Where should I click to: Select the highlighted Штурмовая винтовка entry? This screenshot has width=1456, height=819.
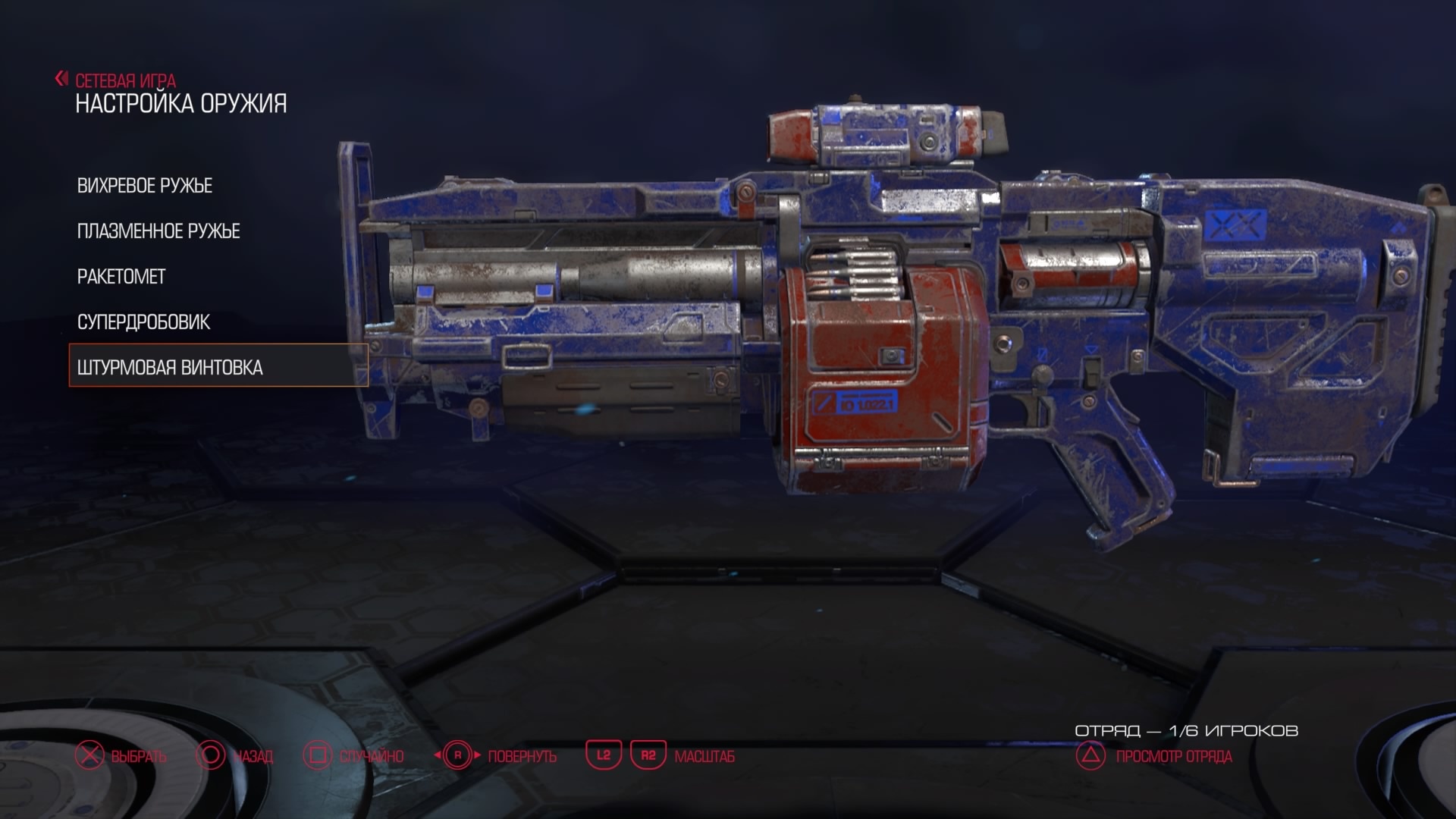click(x=170, y=368)
